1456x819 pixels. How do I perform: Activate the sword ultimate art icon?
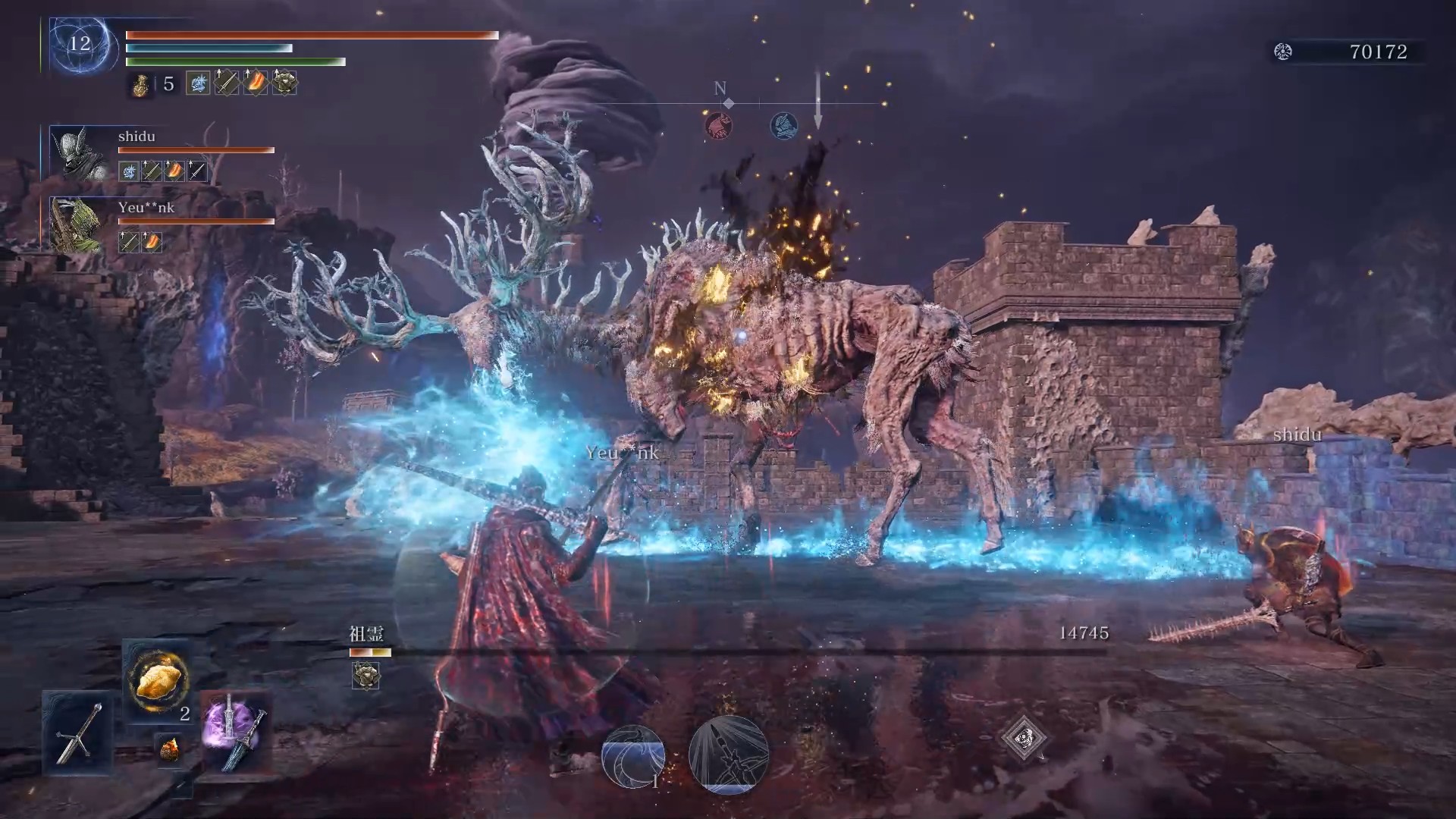click(728, 754)
